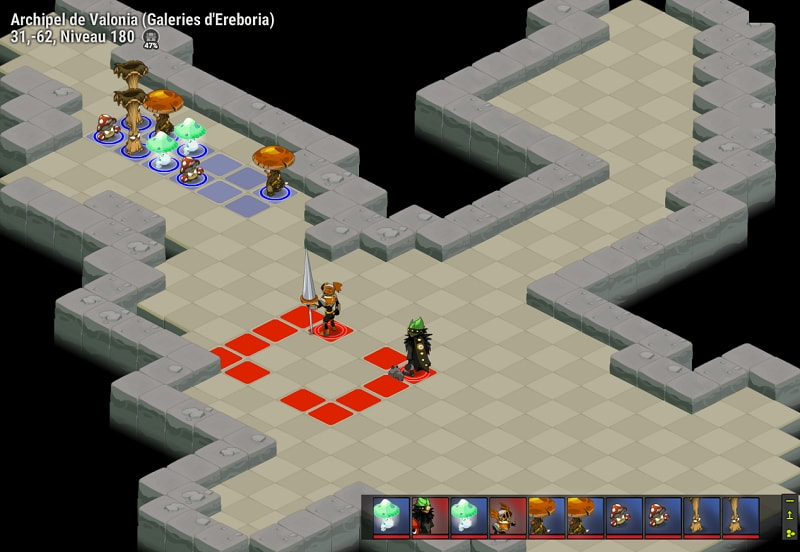The width and height of the screenshot is (800, 552).
Task: Select the green-hat fighter portrait in timeline
Action: click(x=430, y=516)
